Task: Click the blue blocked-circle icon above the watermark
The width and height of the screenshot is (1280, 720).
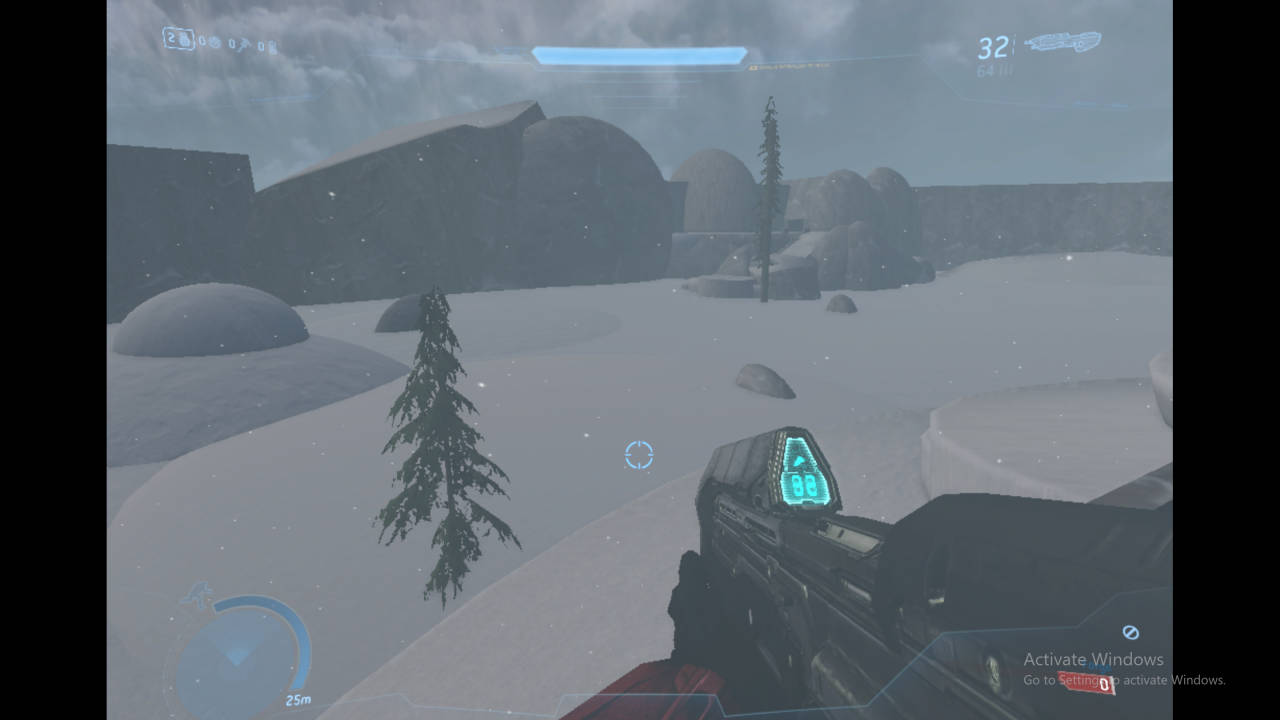Action: pyautogui.click(x=1131, y=632)
